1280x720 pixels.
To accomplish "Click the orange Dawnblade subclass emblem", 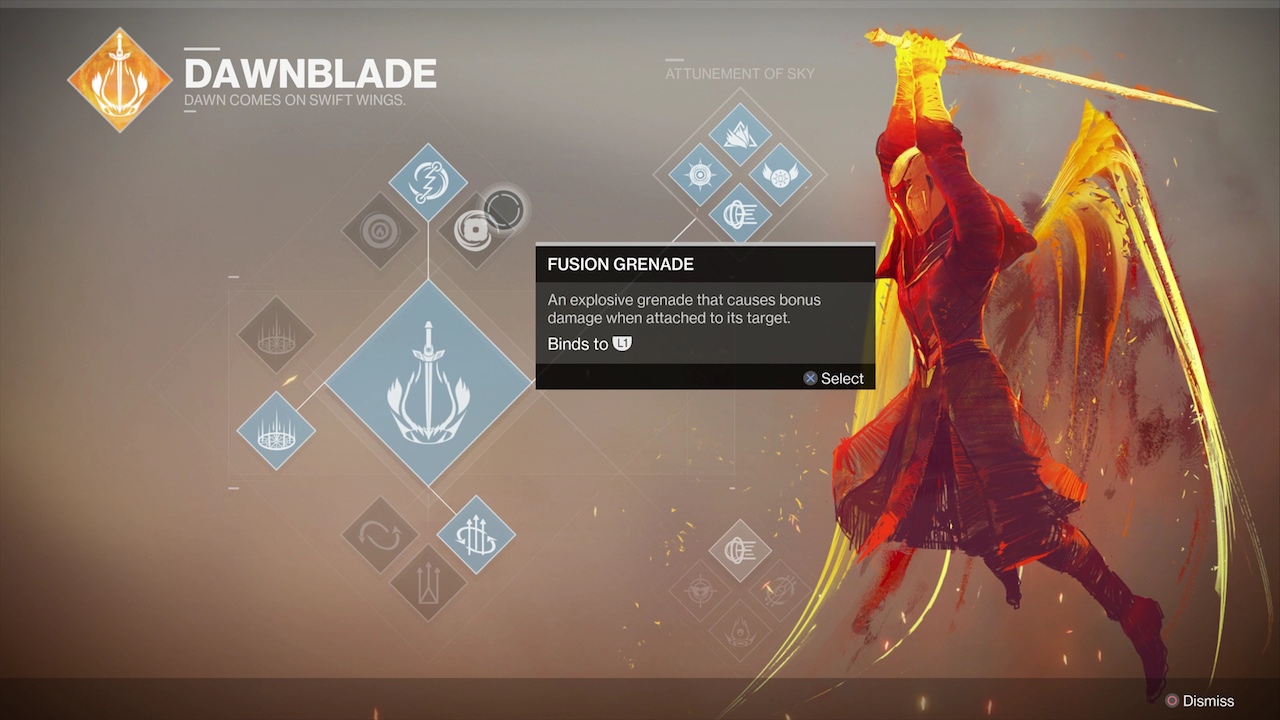I will (x=119, y=80).
